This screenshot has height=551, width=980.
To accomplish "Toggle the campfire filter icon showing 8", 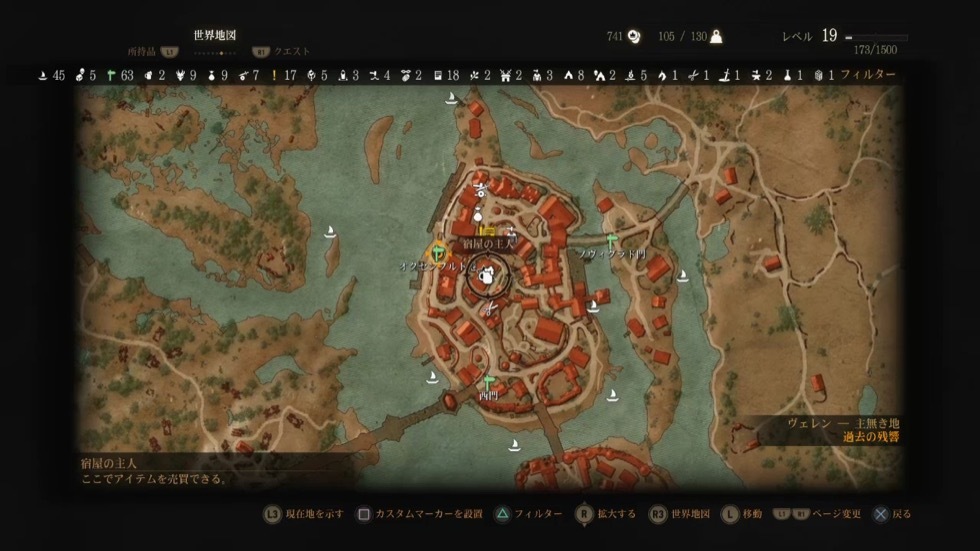I will coord(574,75).
